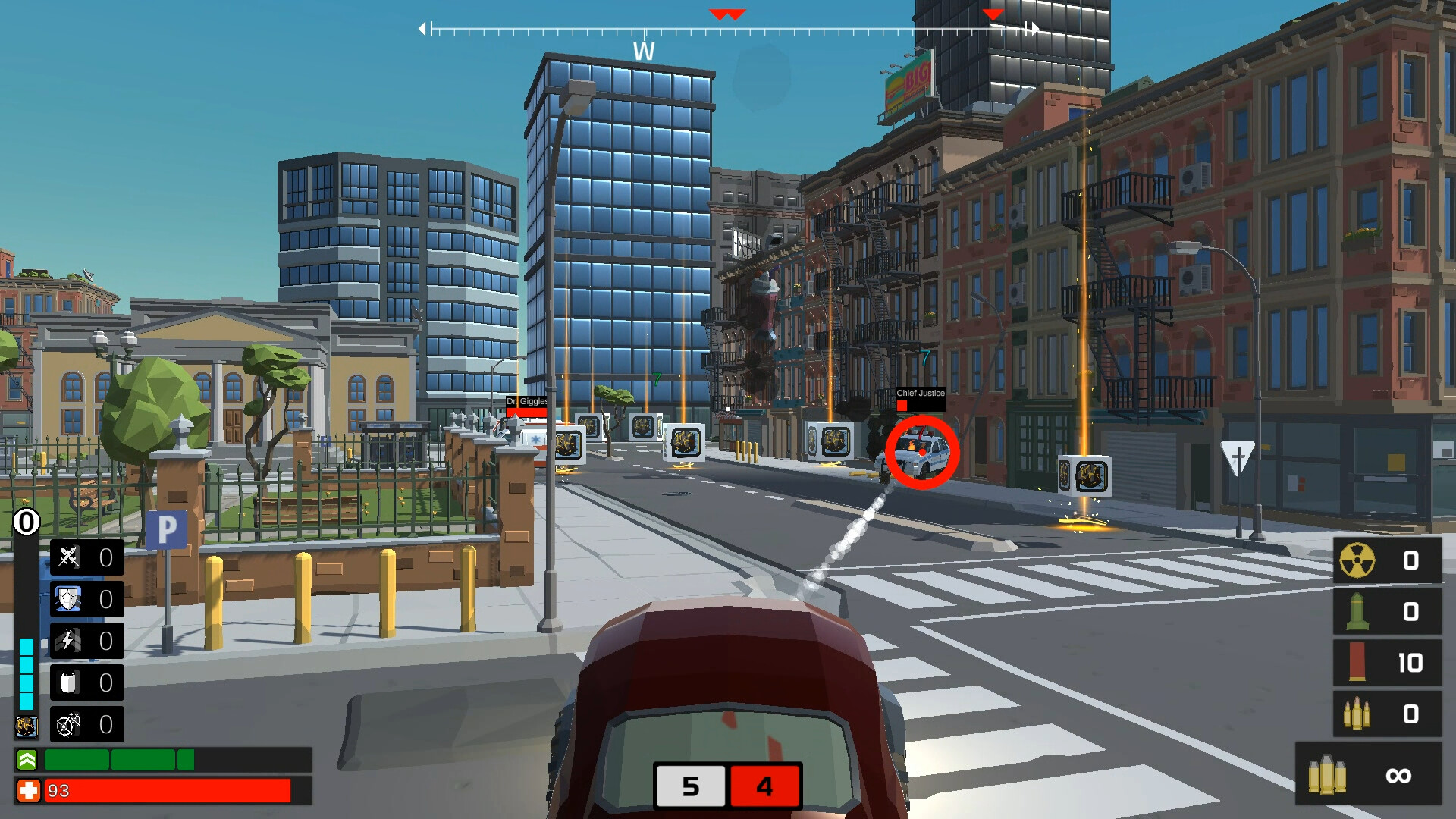The width and height of the screenshot is (1456, 819).
Task: Select the red score tab showing 4
Action: (765, 787)
